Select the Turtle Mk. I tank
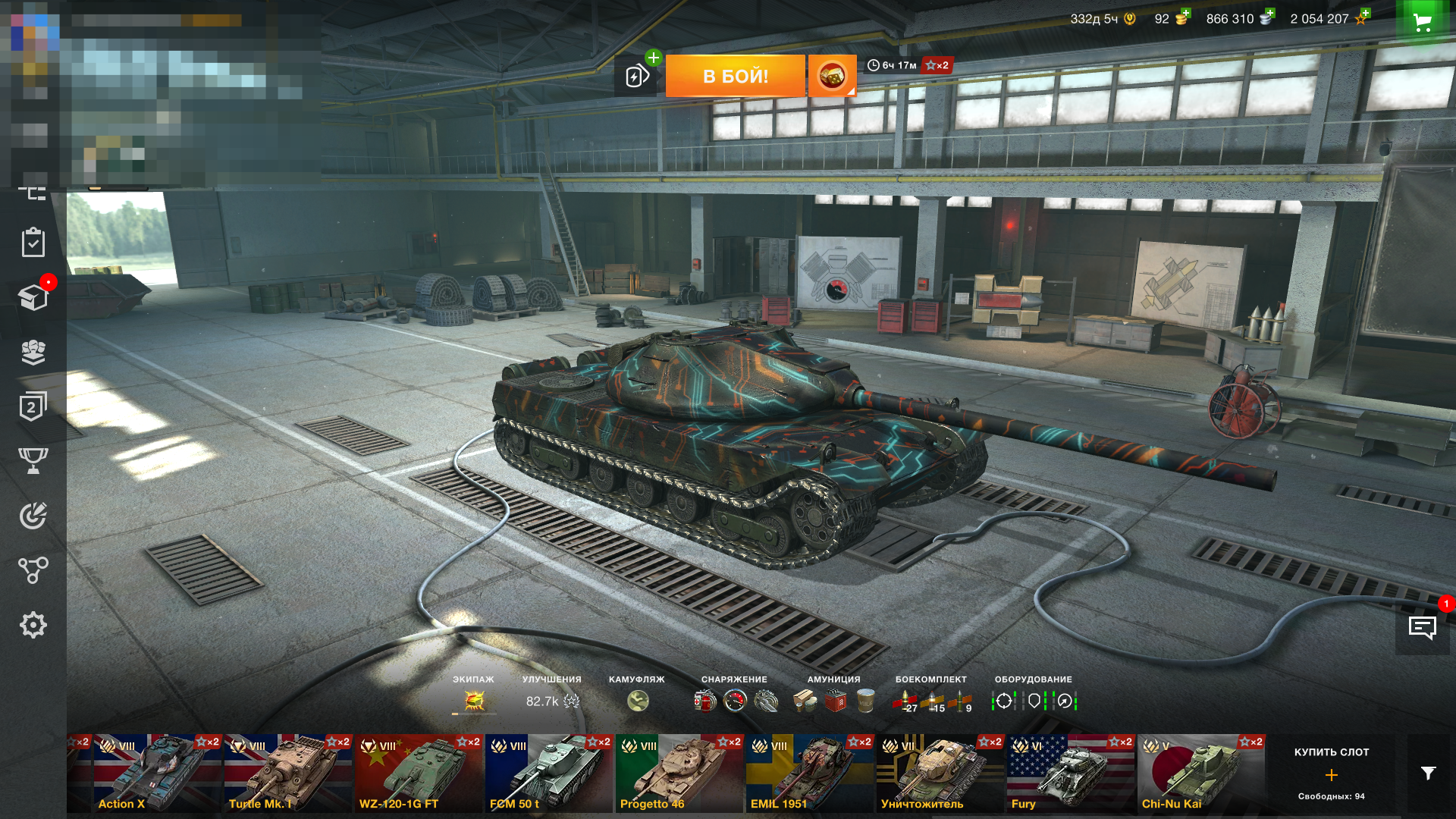1456x819 pixels. (288, 773)
